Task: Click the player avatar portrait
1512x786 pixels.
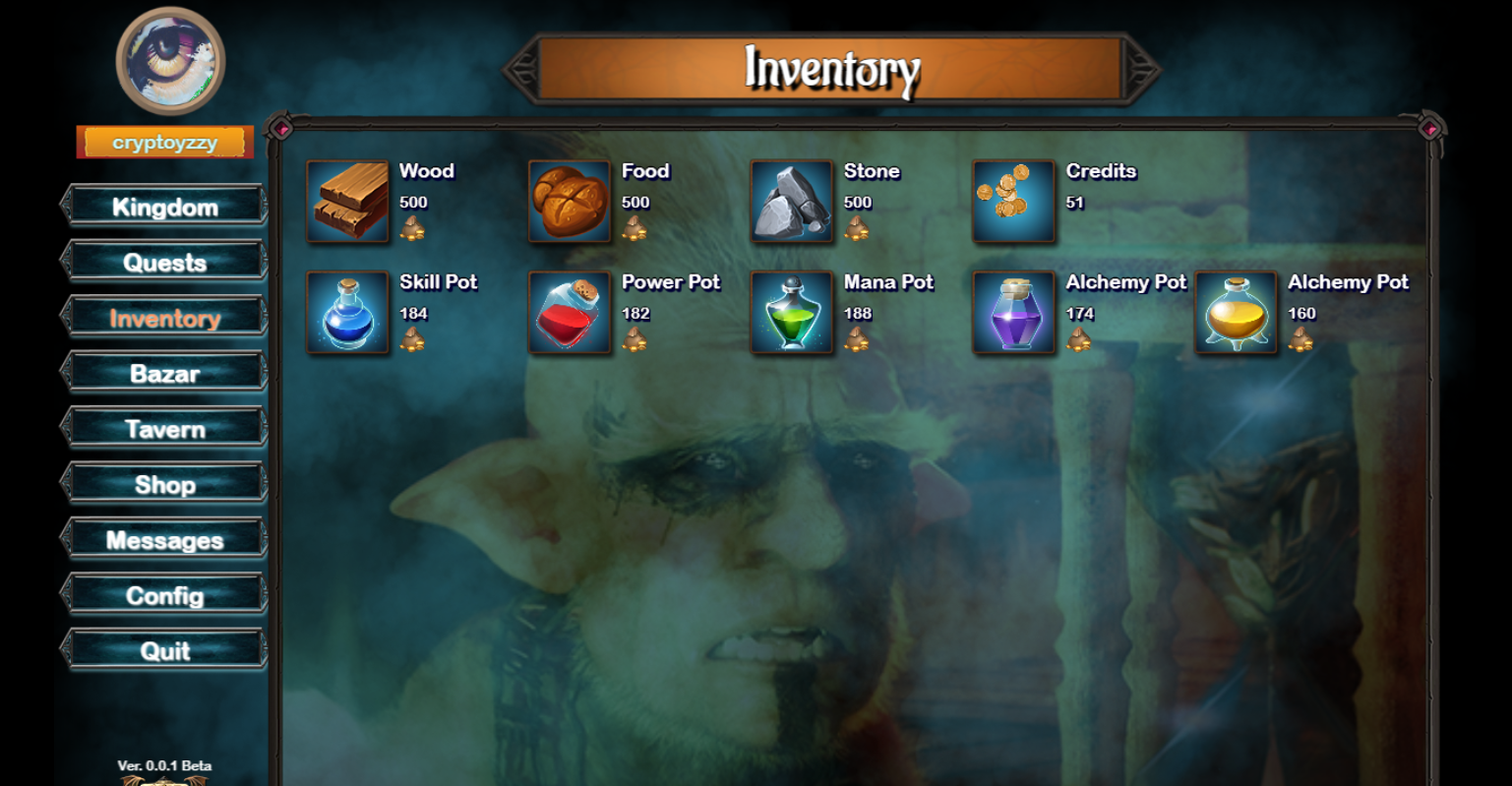Action: pyautogui.click(x=169, y=61)
